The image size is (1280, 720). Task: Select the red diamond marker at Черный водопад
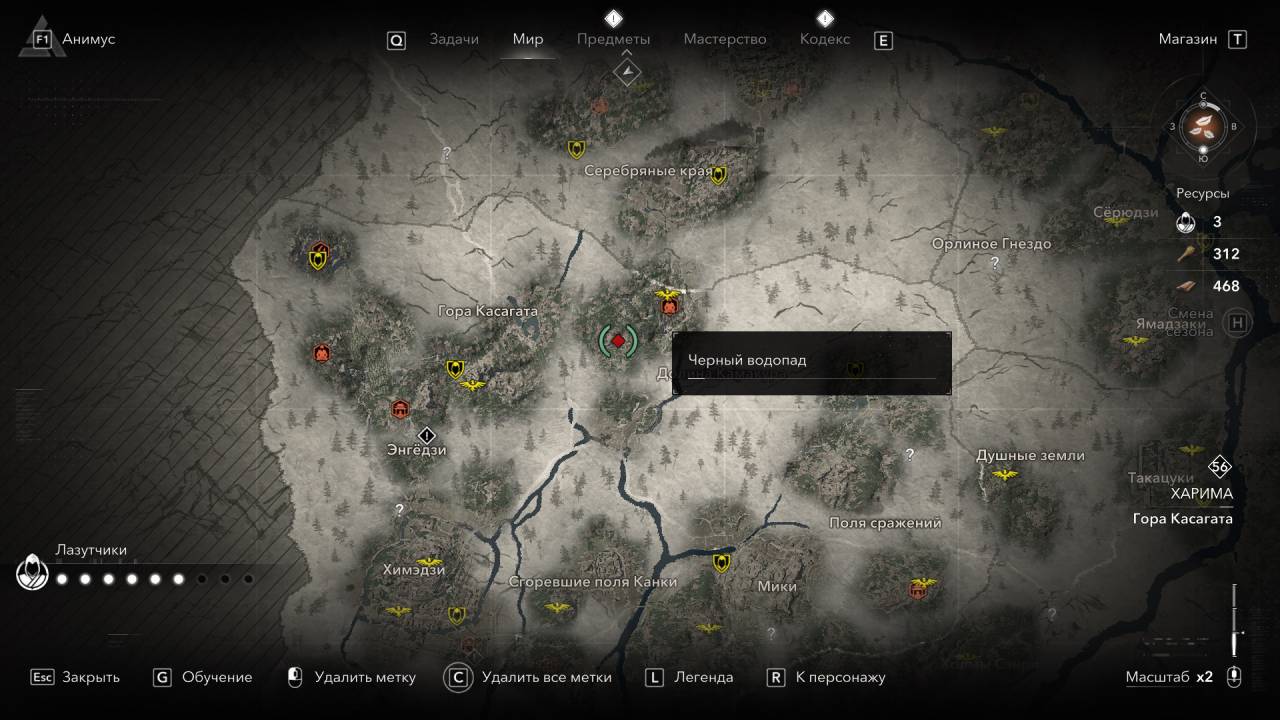click(618, 341)
